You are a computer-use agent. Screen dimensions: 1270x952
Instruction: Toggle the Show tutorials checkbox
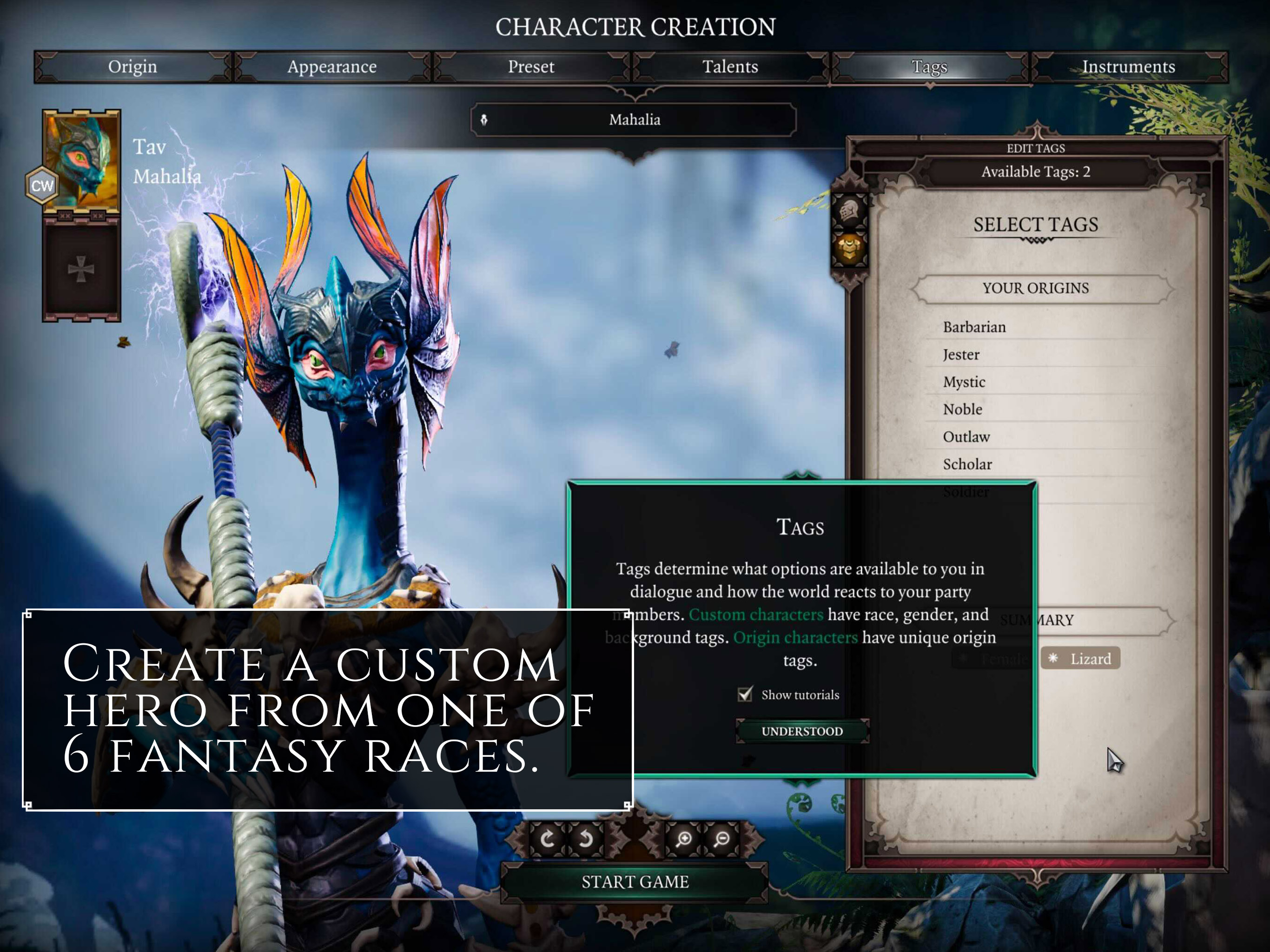(x=745, y=694)
